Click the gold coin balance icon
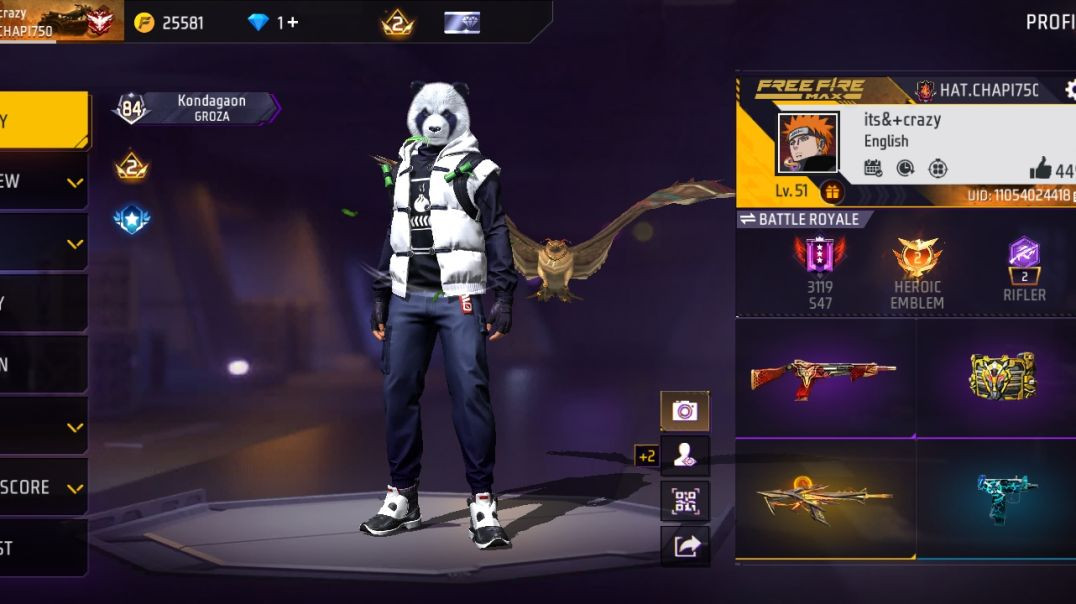Screen dimensions: 1076x604 tap(145, 22)
